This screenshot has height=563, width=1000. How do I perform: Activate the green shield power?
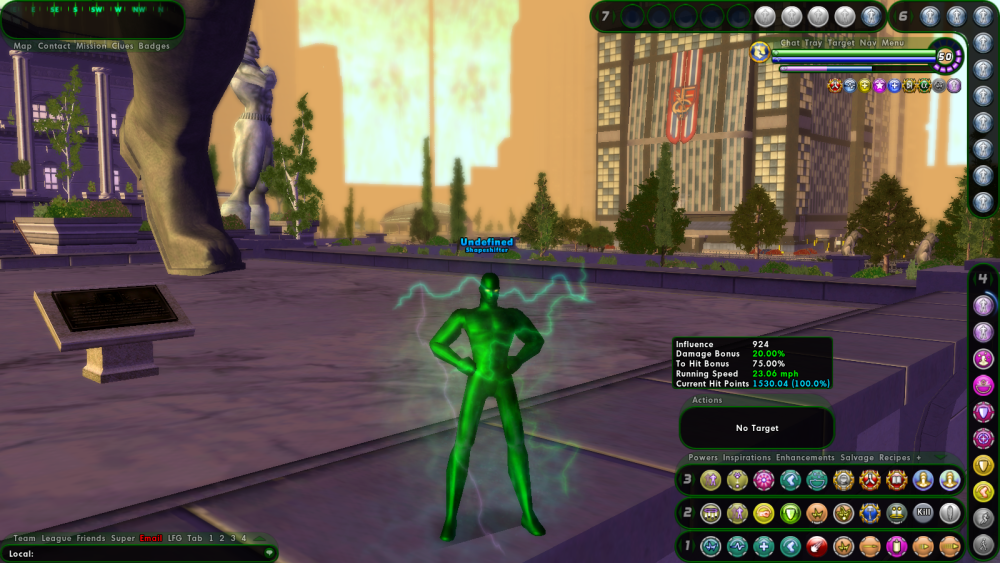[x=790, y=513]
